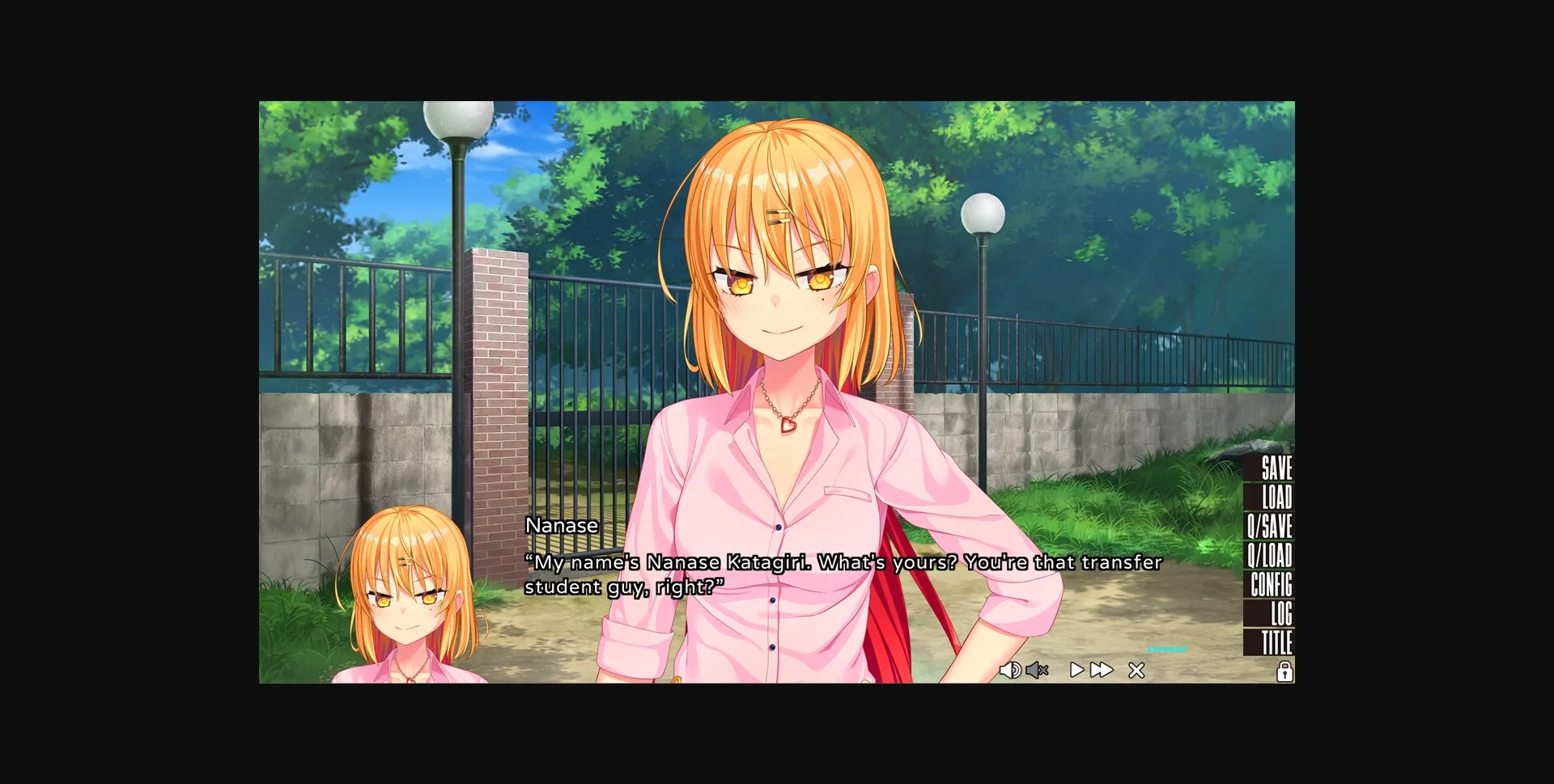Click the teal skip indicator text
This screenshot has height=784, width=1554.
coord(1165,650)
